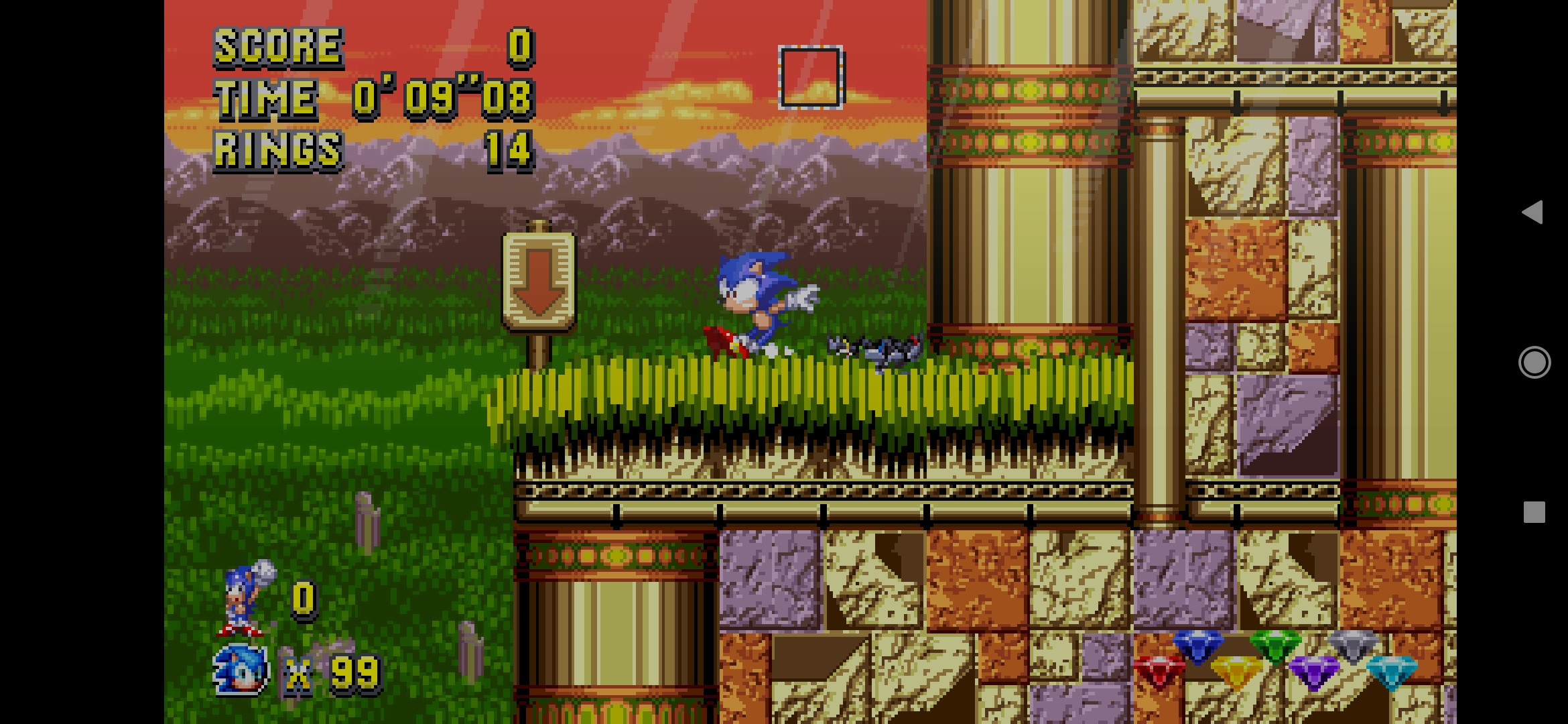Viewport: 1568px width, 724px height.
Task: Click the cyan Chaos Emerald
Action: point(1392,672)
